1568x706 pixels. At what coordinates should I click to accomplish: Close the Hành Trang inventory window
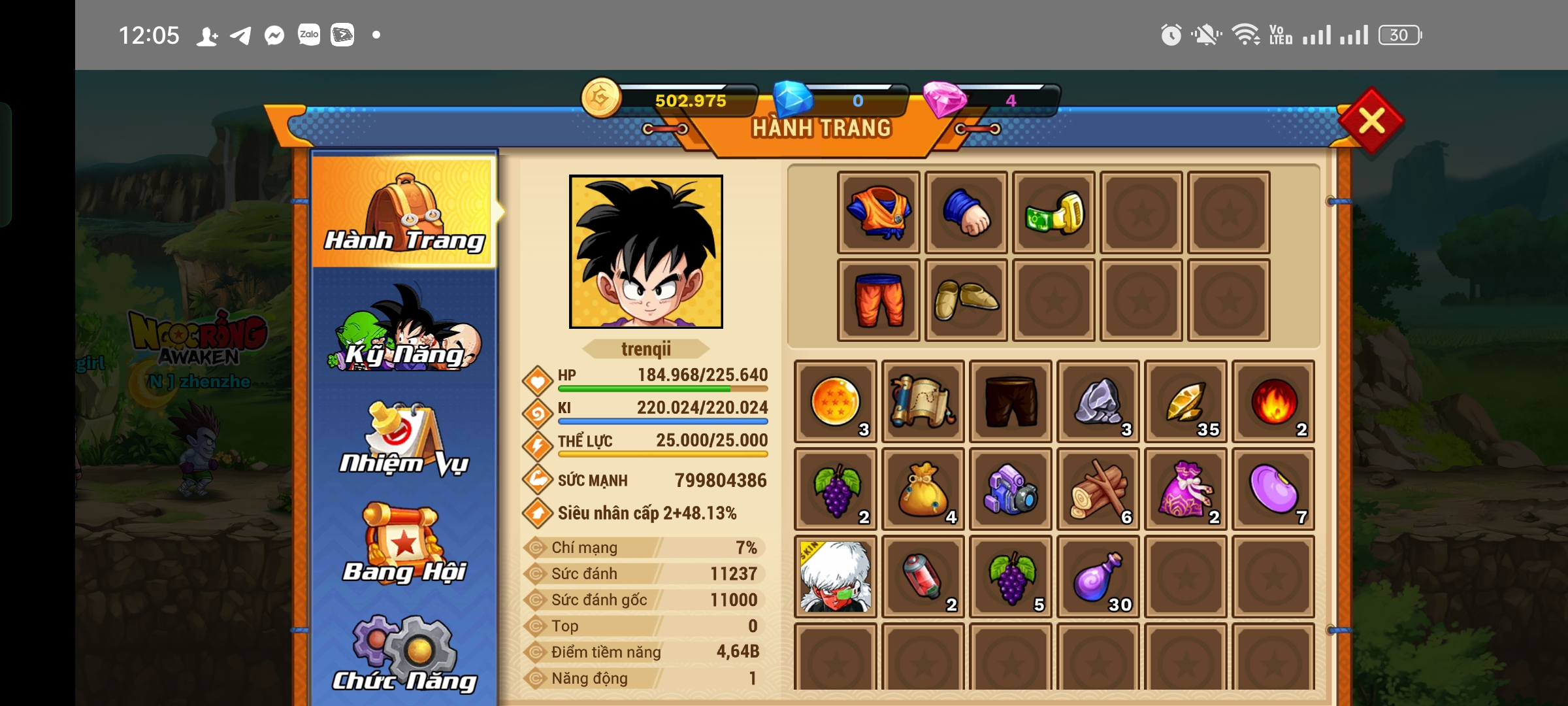click(1371, 121)
